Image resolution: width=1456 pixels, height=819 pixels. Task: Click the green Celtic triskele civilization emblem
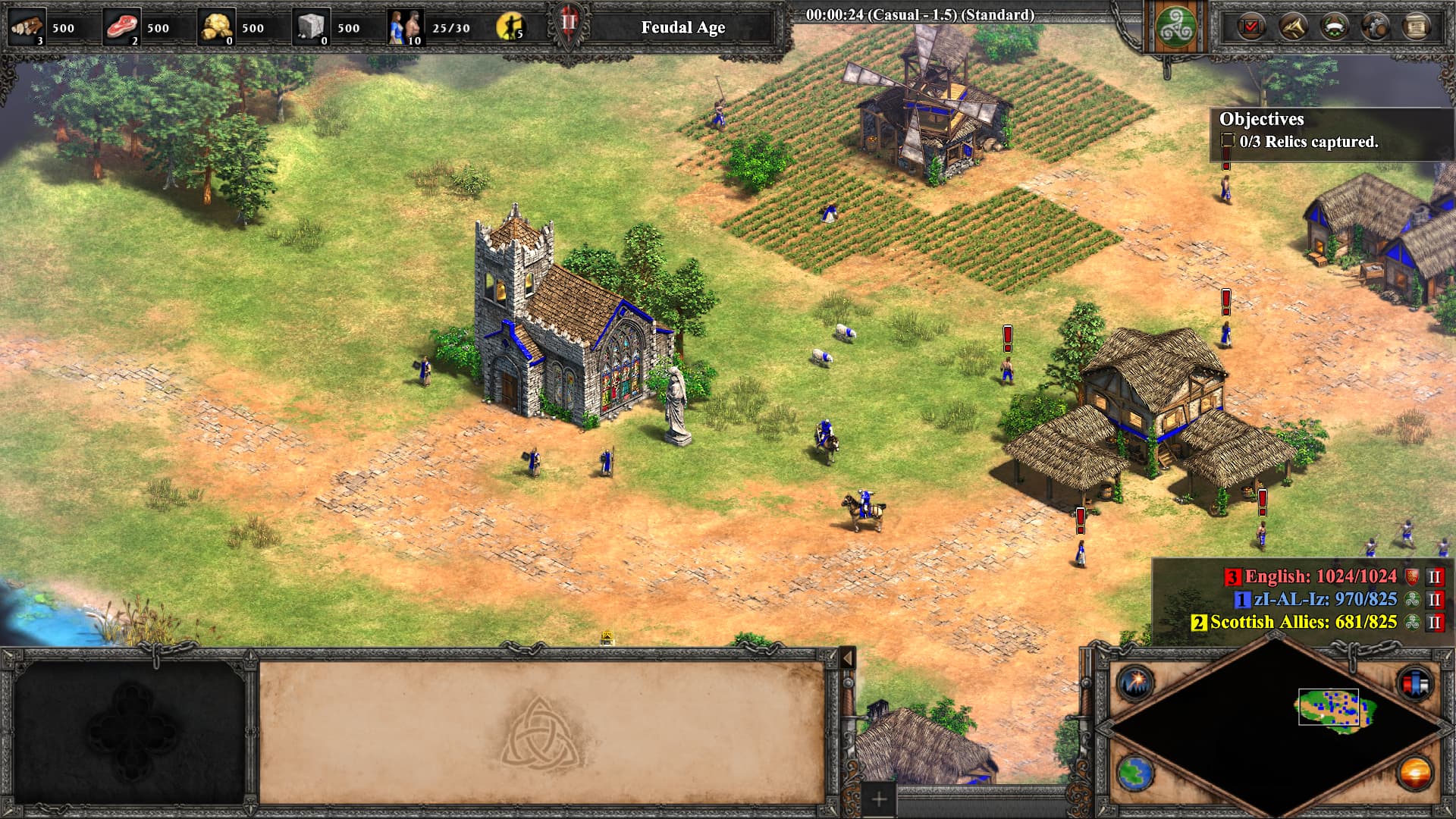pyautogui.click(x=1175, y=27)
